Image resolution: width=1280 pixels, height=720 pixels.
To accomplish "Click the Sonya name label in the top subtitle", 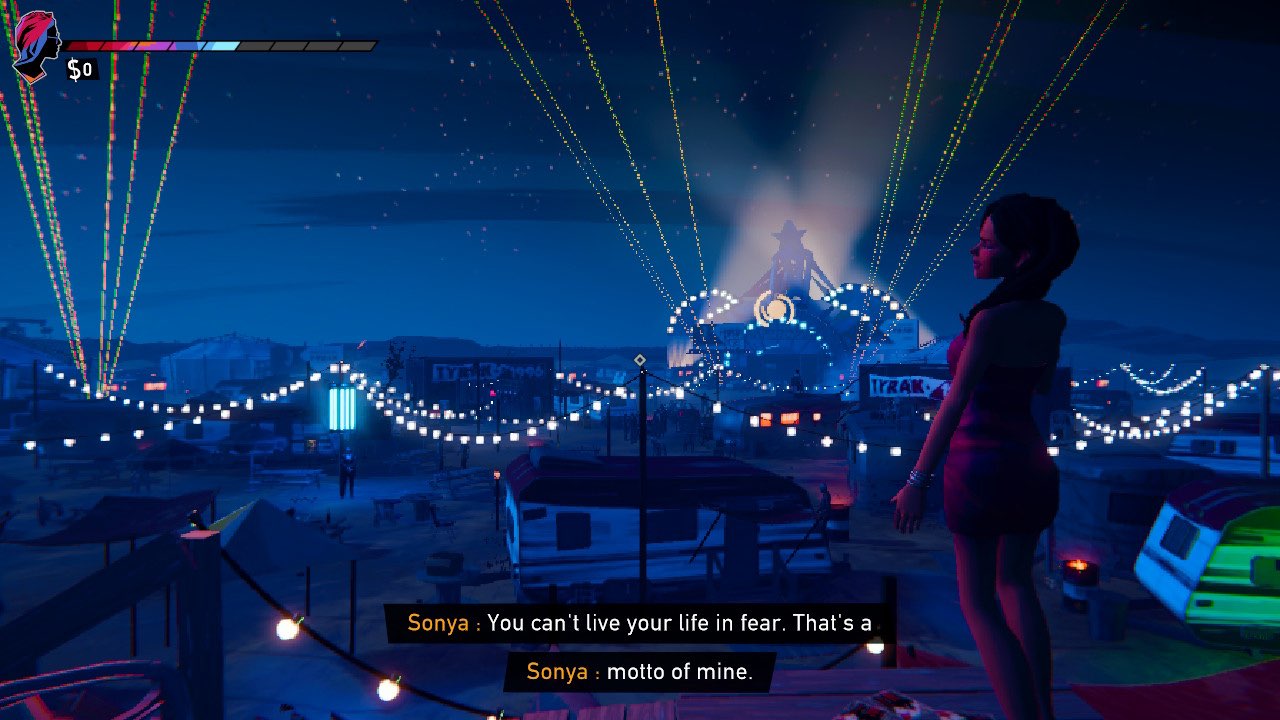I will tap(438, 622).
